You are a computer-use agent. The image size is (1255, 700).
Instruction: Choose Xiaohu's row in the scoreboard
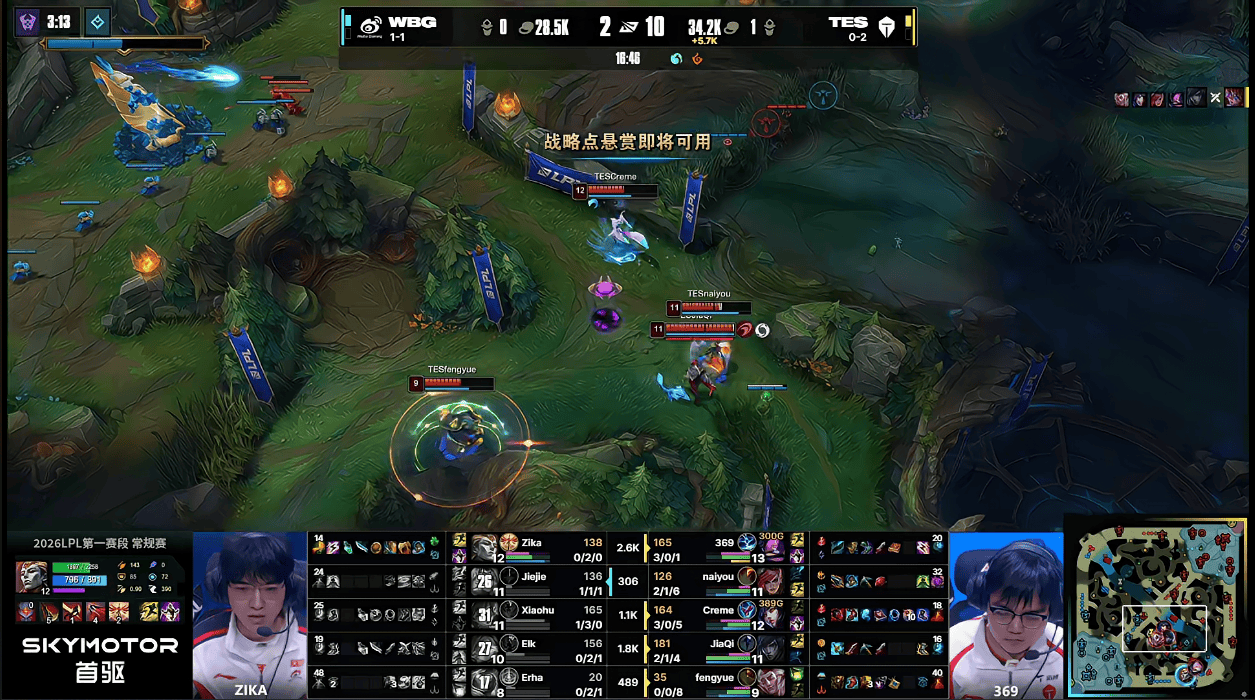pos(540,613)
